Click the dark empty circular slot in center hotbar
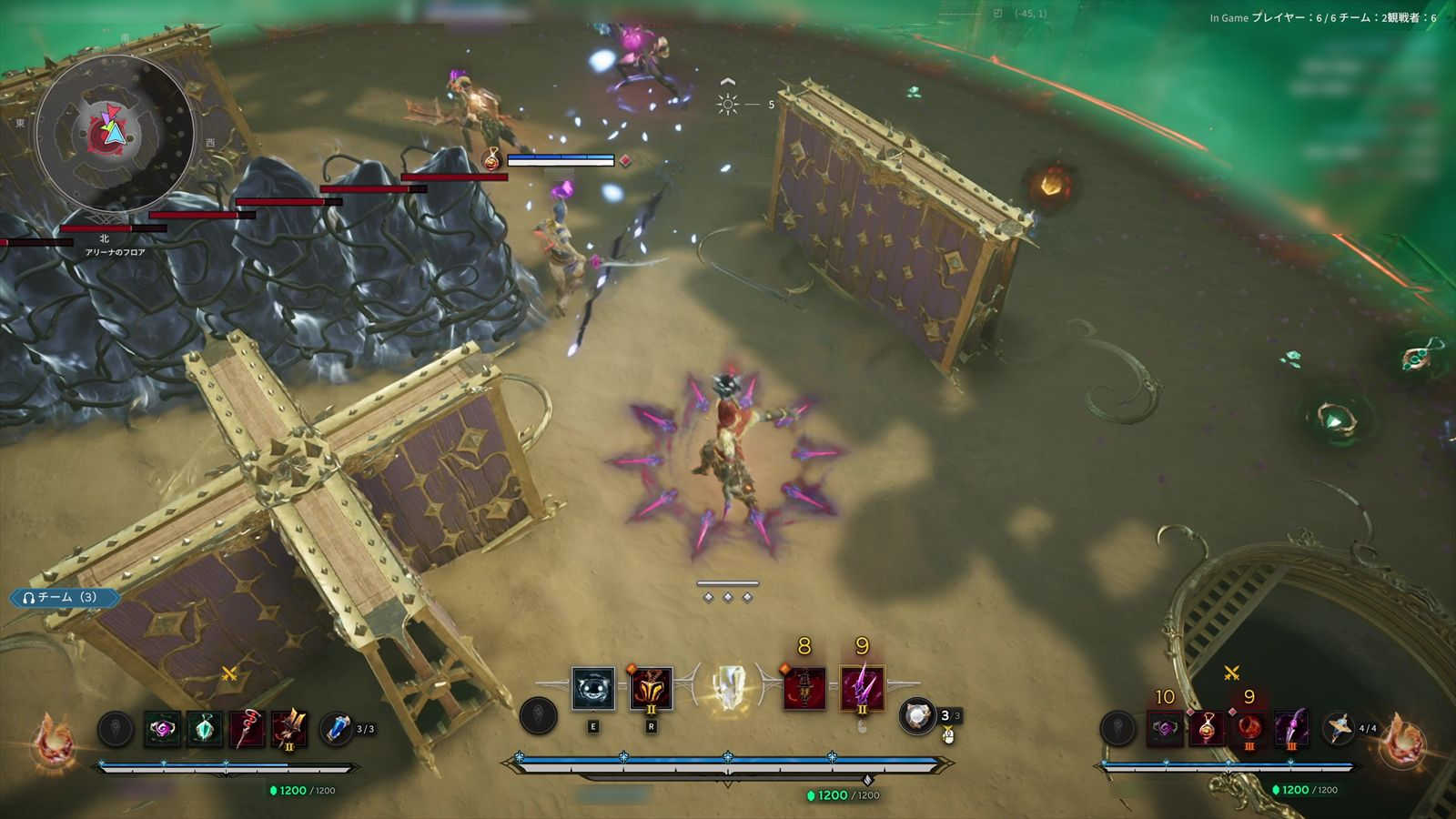1456x819 pixels. tap(538, 716)
